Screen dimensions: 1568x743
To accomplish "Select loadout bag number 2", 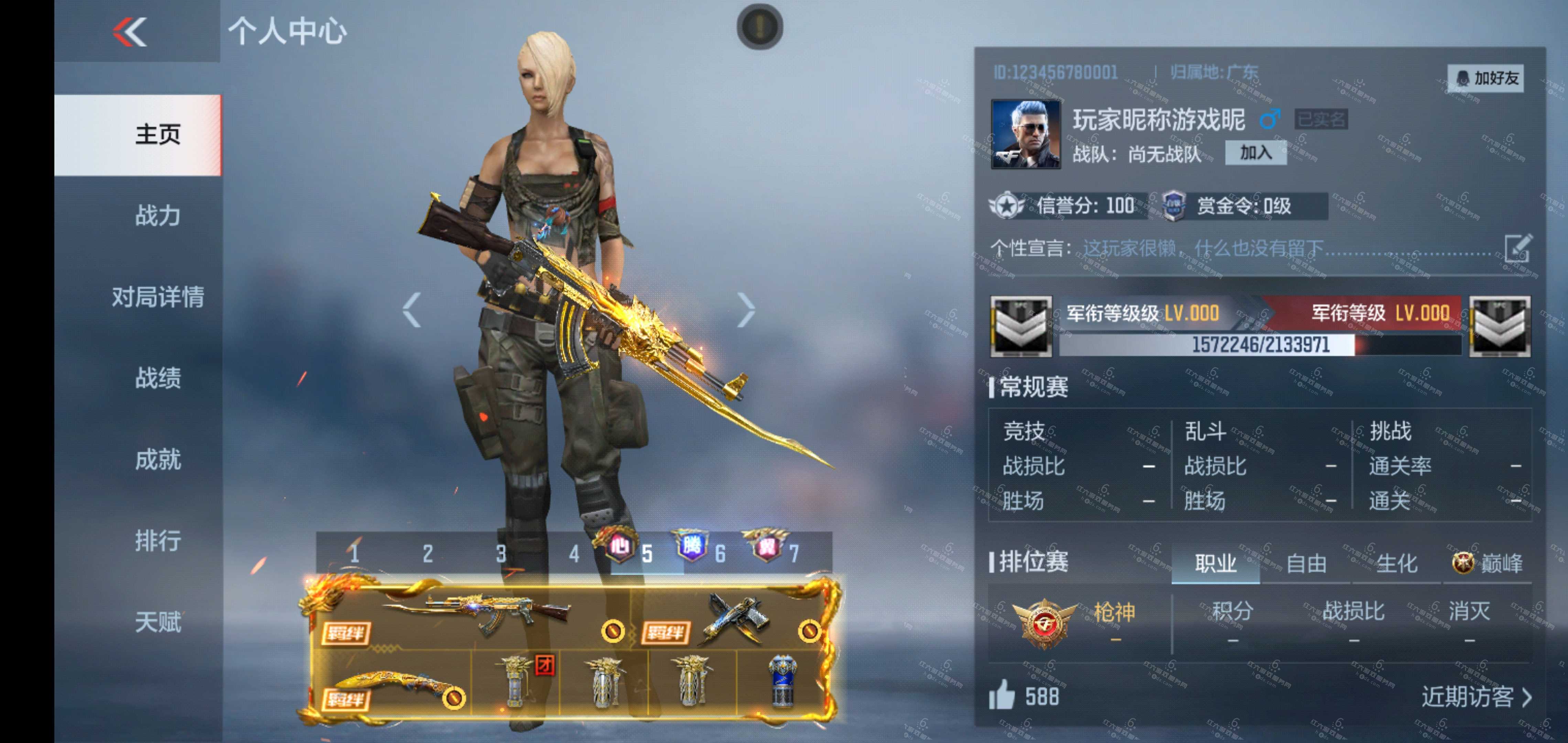I will (x=428, y=553).
